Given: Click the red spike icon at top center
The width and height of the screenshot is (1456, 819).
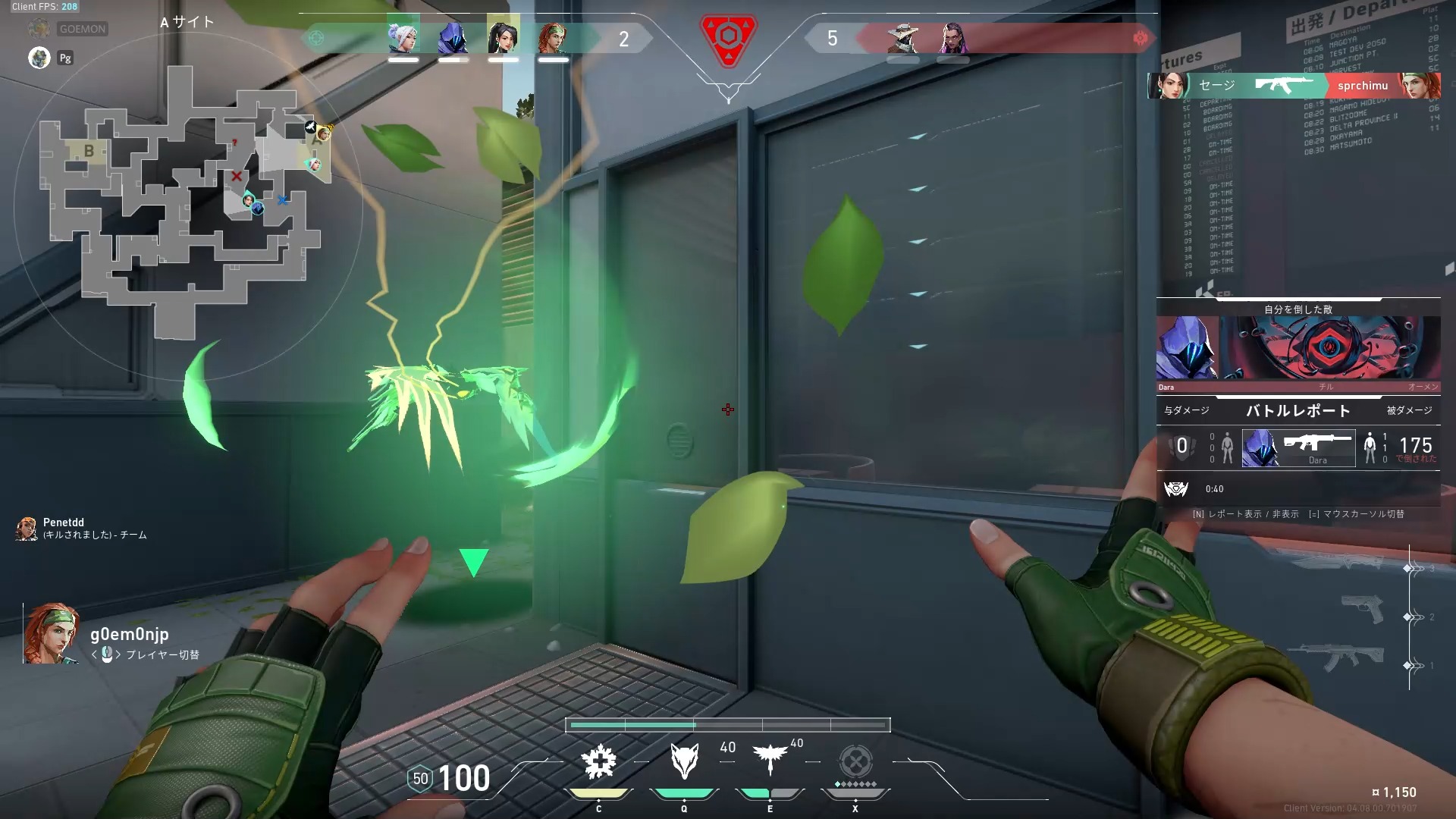Looking at the screenshot, I should [727, 39].
